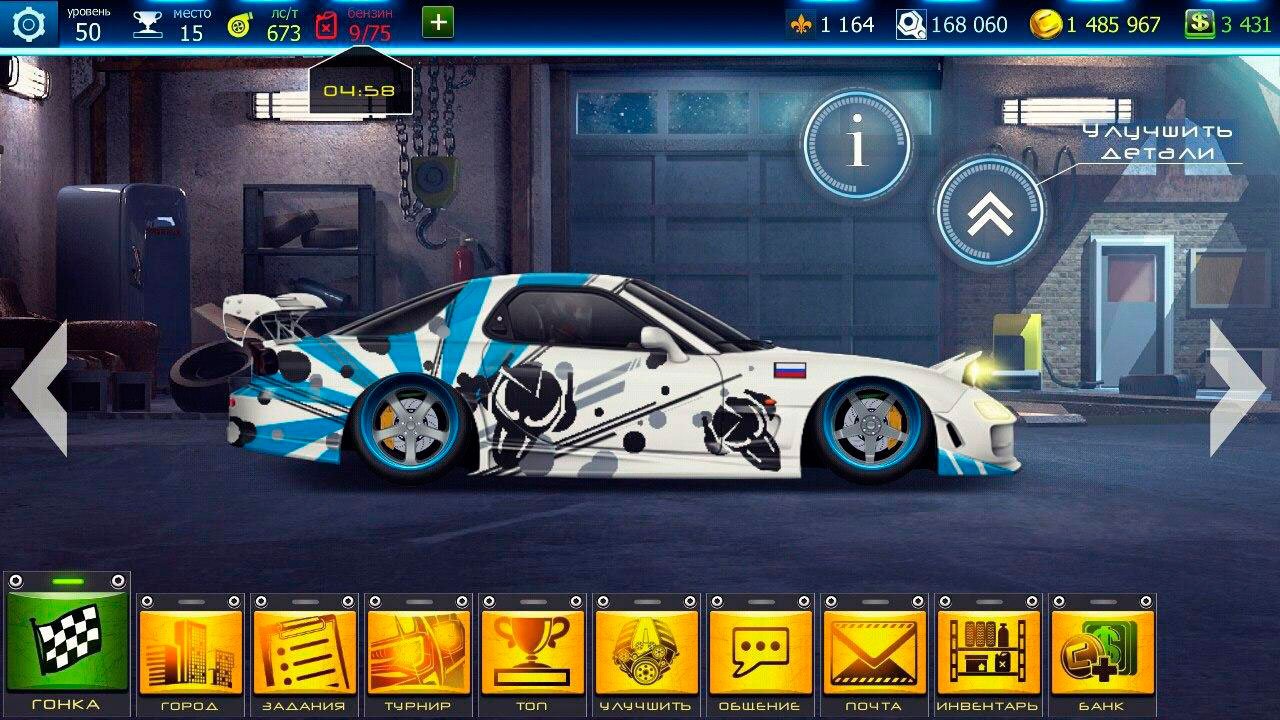1280x720 pixels.
Task: Select the green dollar cash icon
Action: click(1199, 24)
